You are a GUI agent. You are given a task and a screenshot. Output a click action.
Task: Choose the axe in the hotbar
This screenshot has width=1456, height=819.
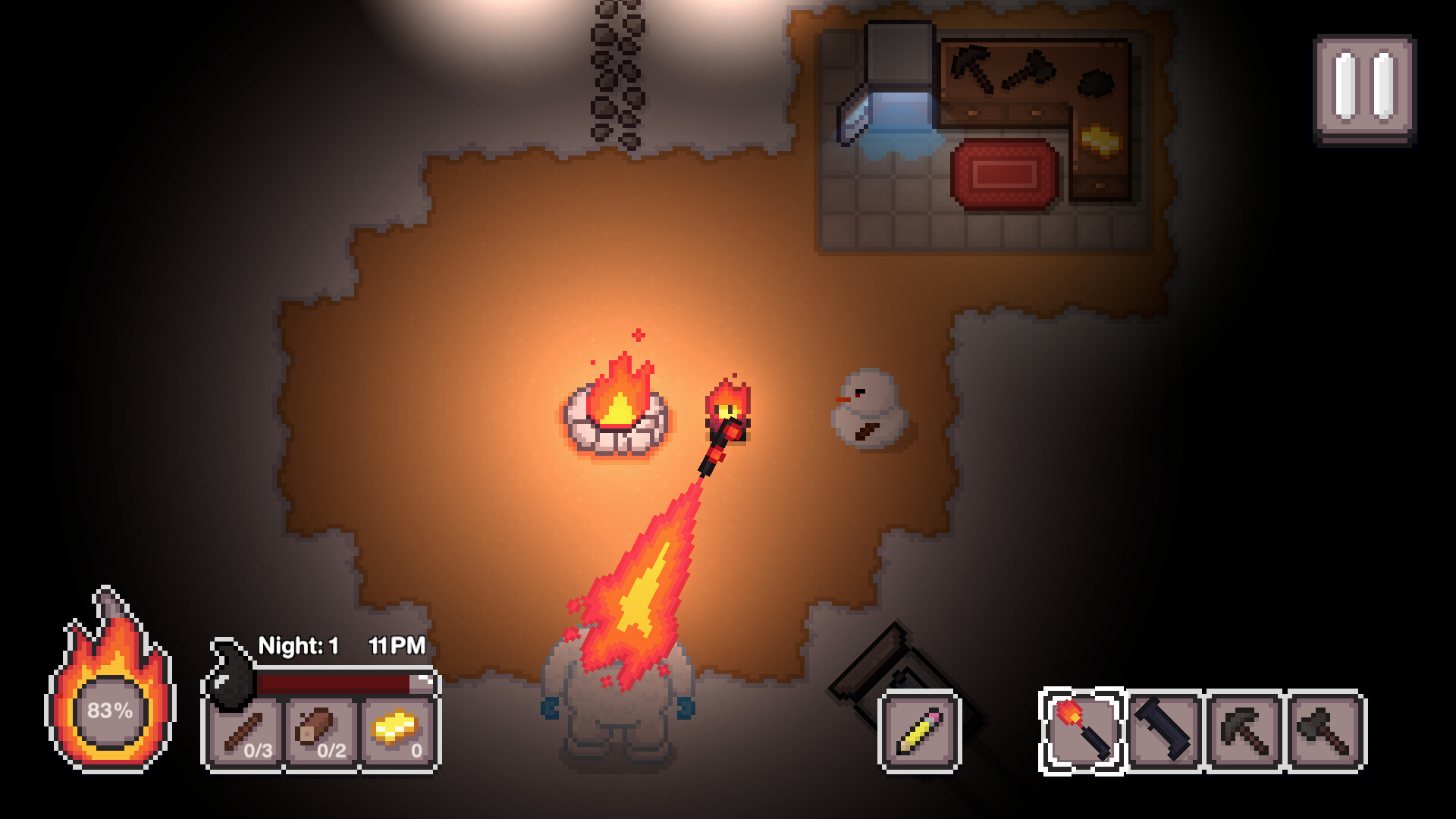1326,731
